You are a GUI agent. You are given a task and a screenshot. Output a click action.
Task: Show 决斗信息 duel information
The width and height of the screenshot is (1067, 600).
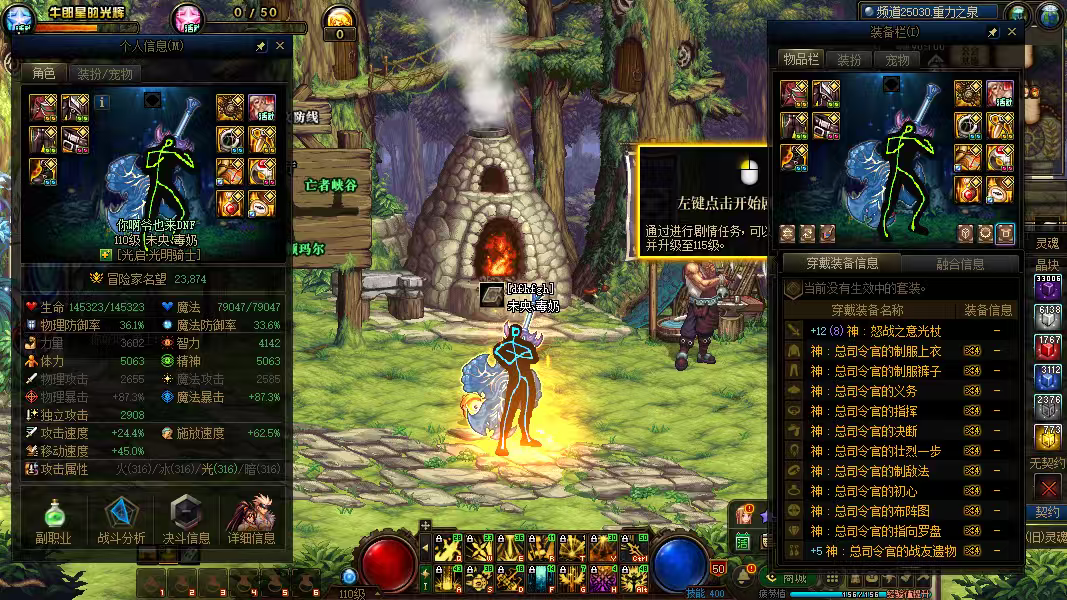[x=186, y=522]
